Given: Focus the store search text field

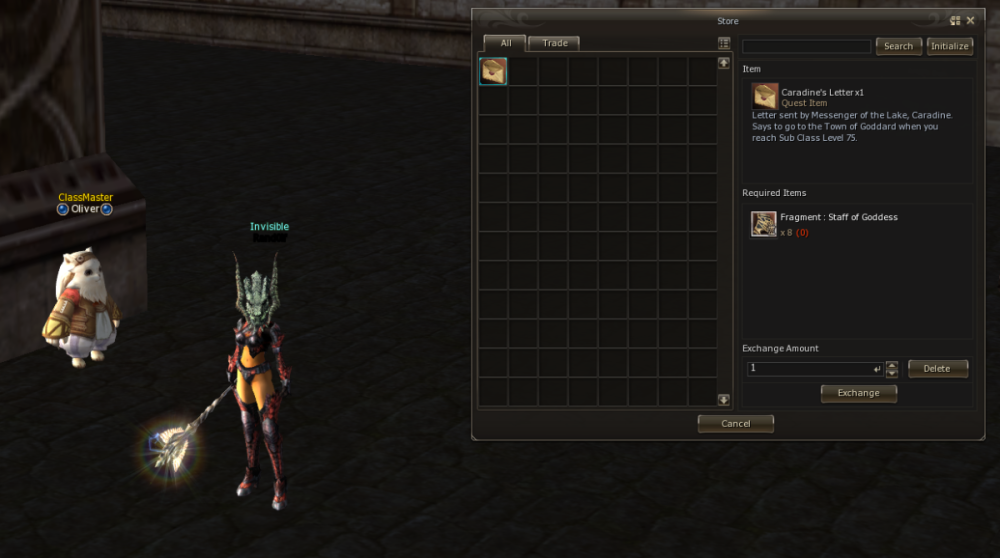Looking at the screenshot, I should 806,46.
